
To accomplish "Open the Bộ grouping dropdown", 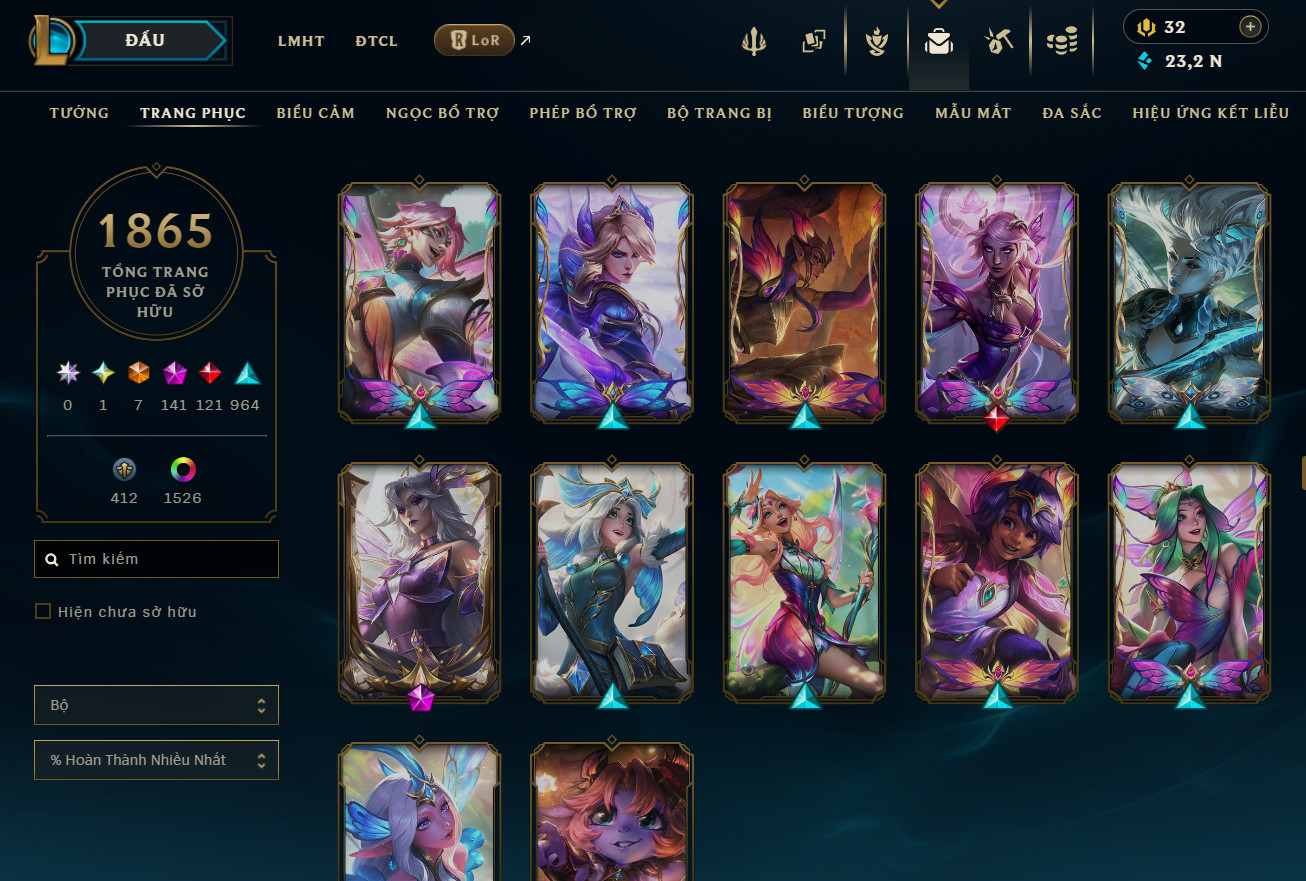I will tap(156, 705).
